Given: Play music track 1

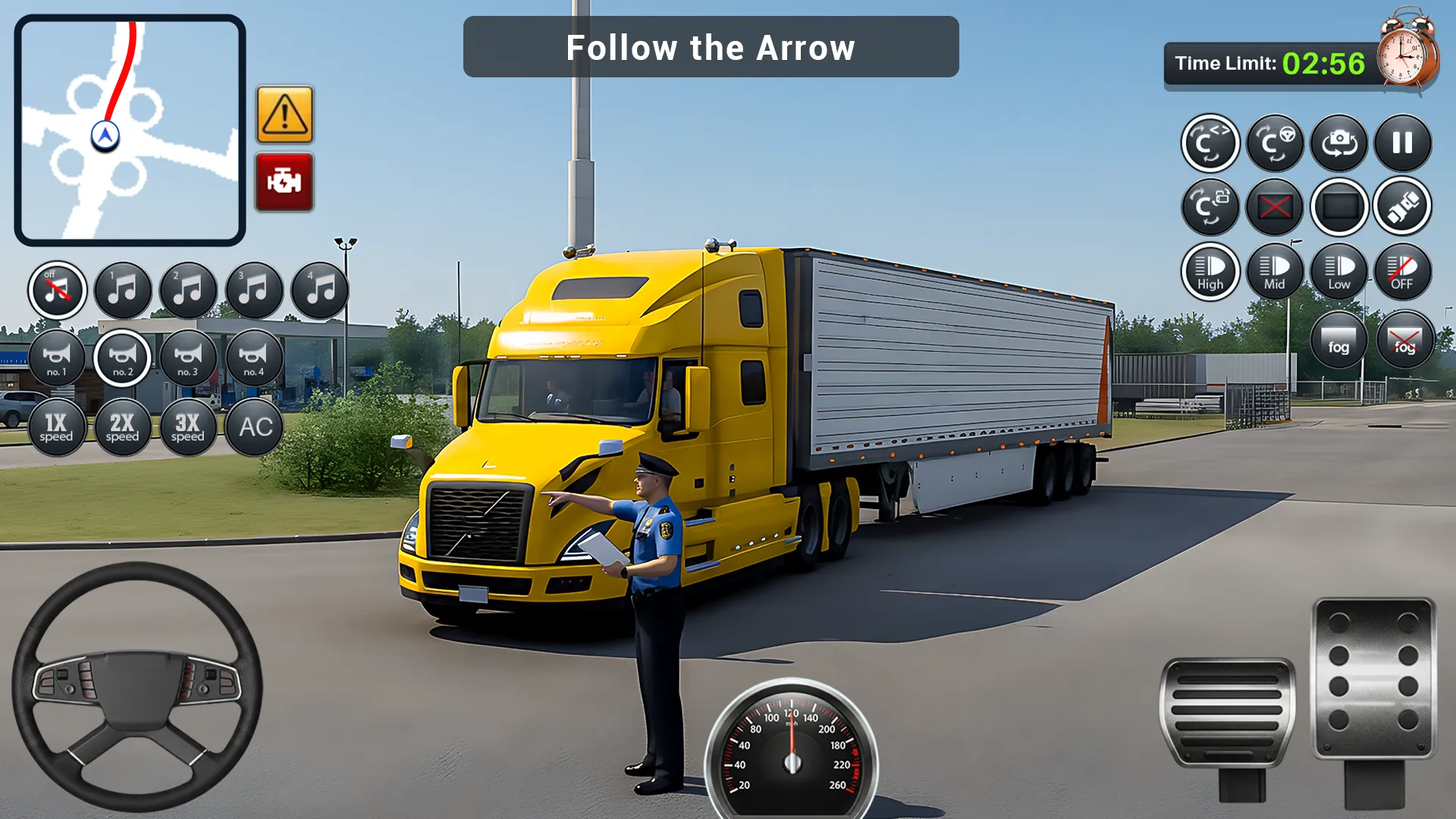Looking at the screenshot, I should [x=123, y=289].
